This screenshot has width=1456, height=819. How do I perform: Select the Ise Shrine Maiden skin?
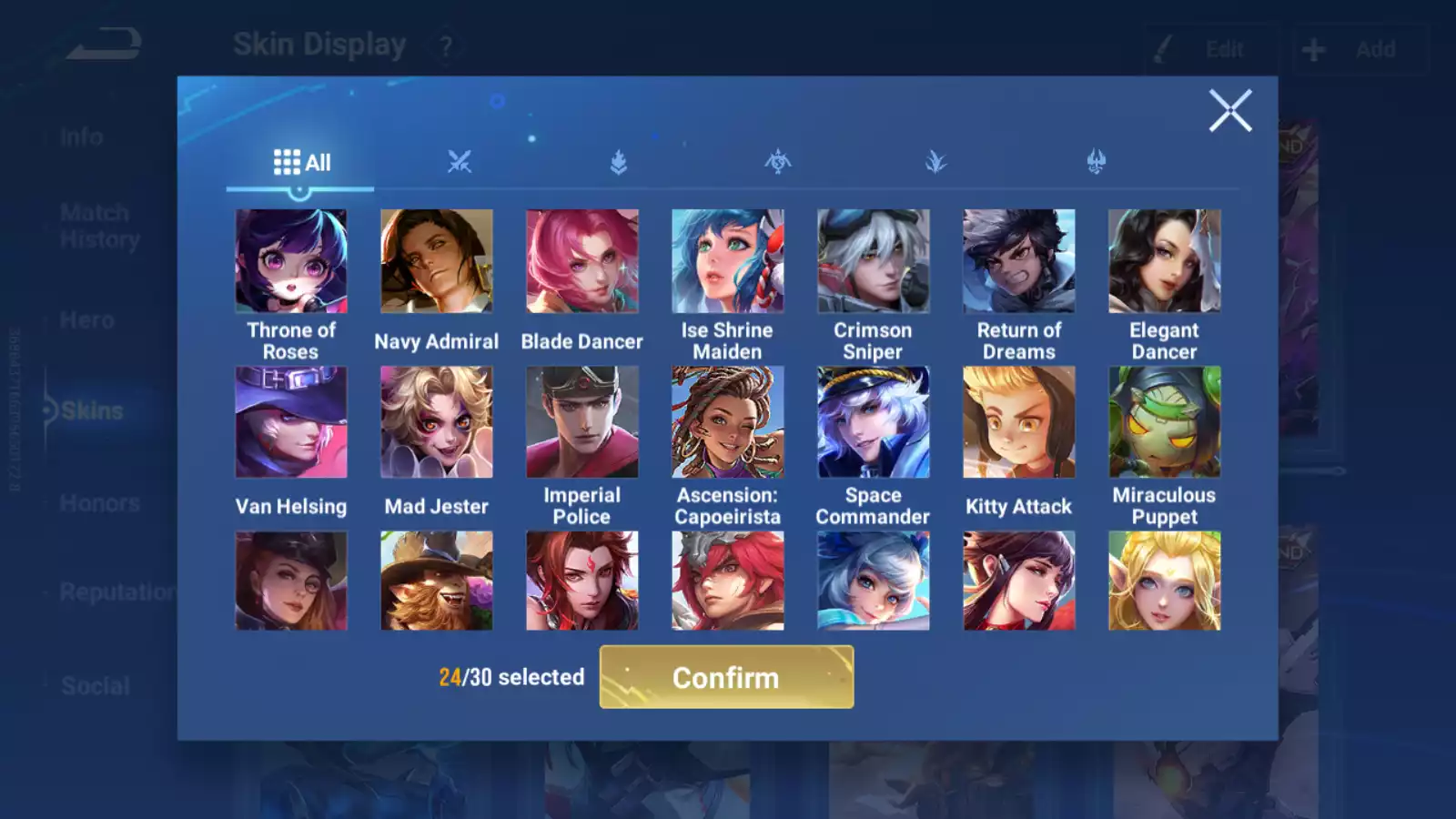[727, 261]
